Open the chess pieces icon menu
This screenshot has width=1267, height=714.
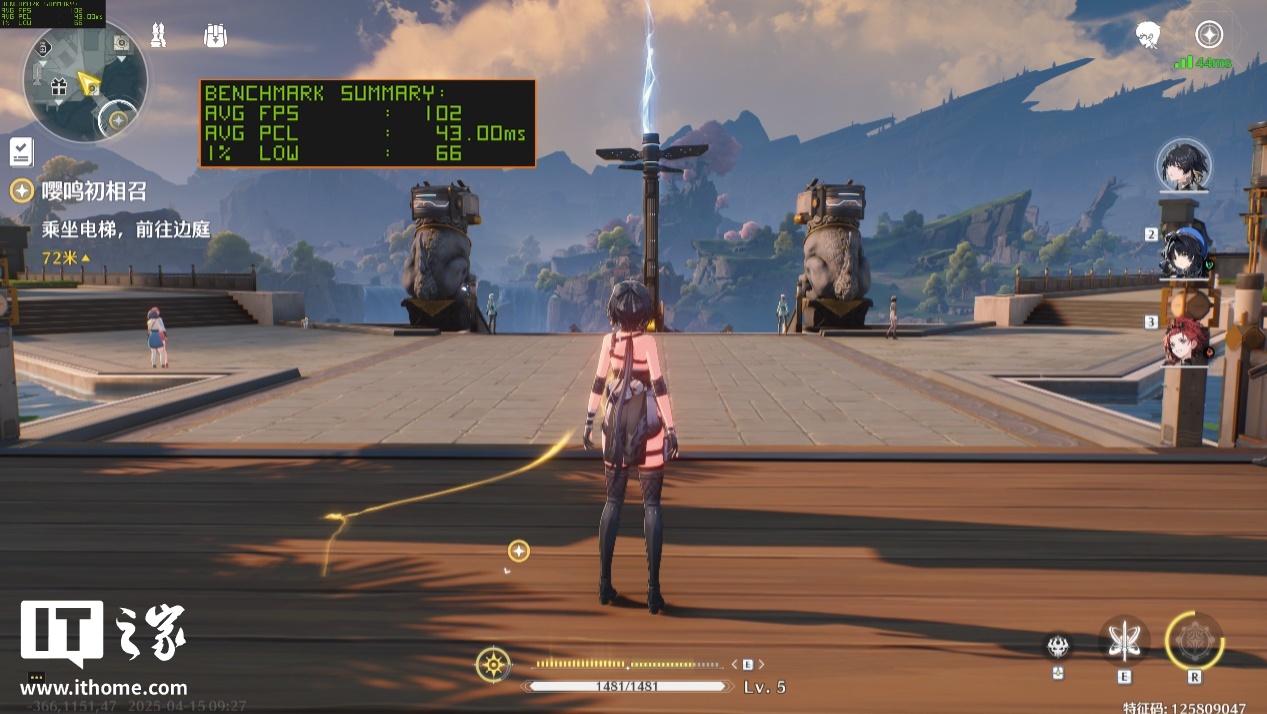pos(157,36)
